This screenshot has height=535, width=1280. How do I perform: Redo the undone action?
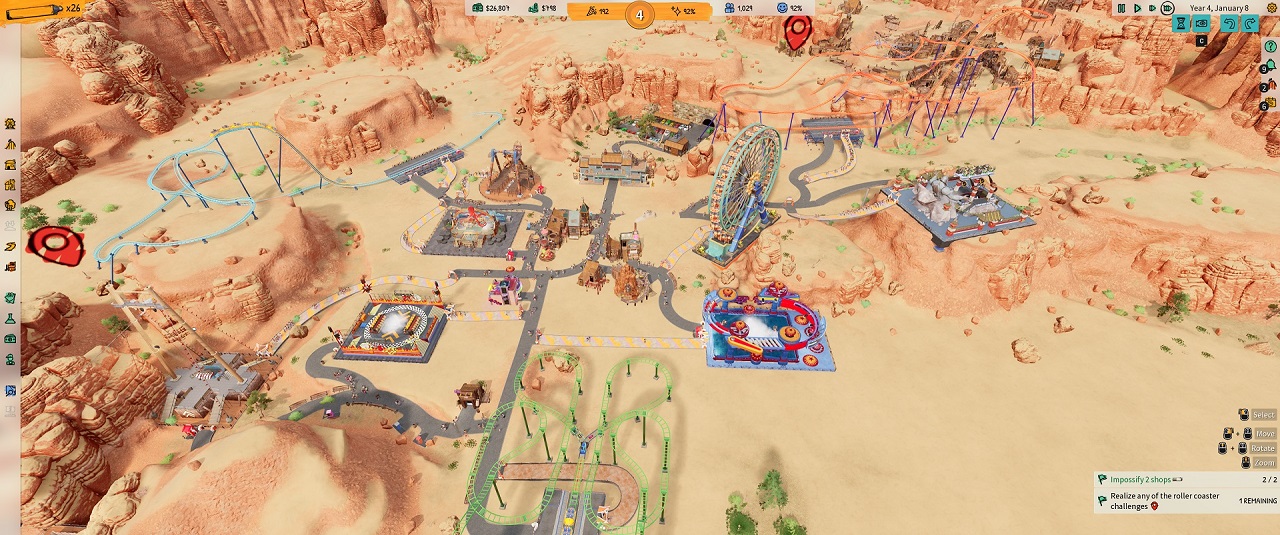(x=1250, y=24)
